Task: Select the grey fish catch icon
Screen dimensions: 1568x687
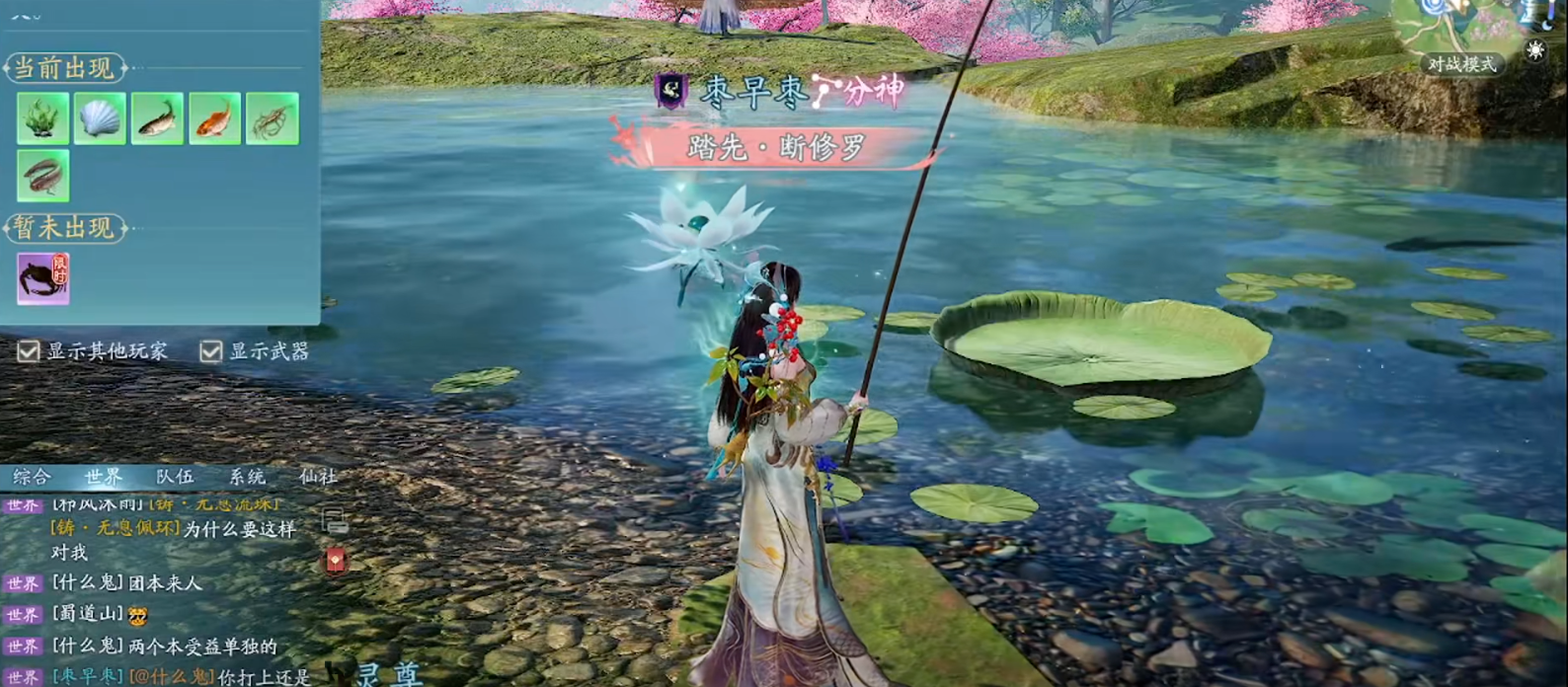Action: (x=157, y=118)
